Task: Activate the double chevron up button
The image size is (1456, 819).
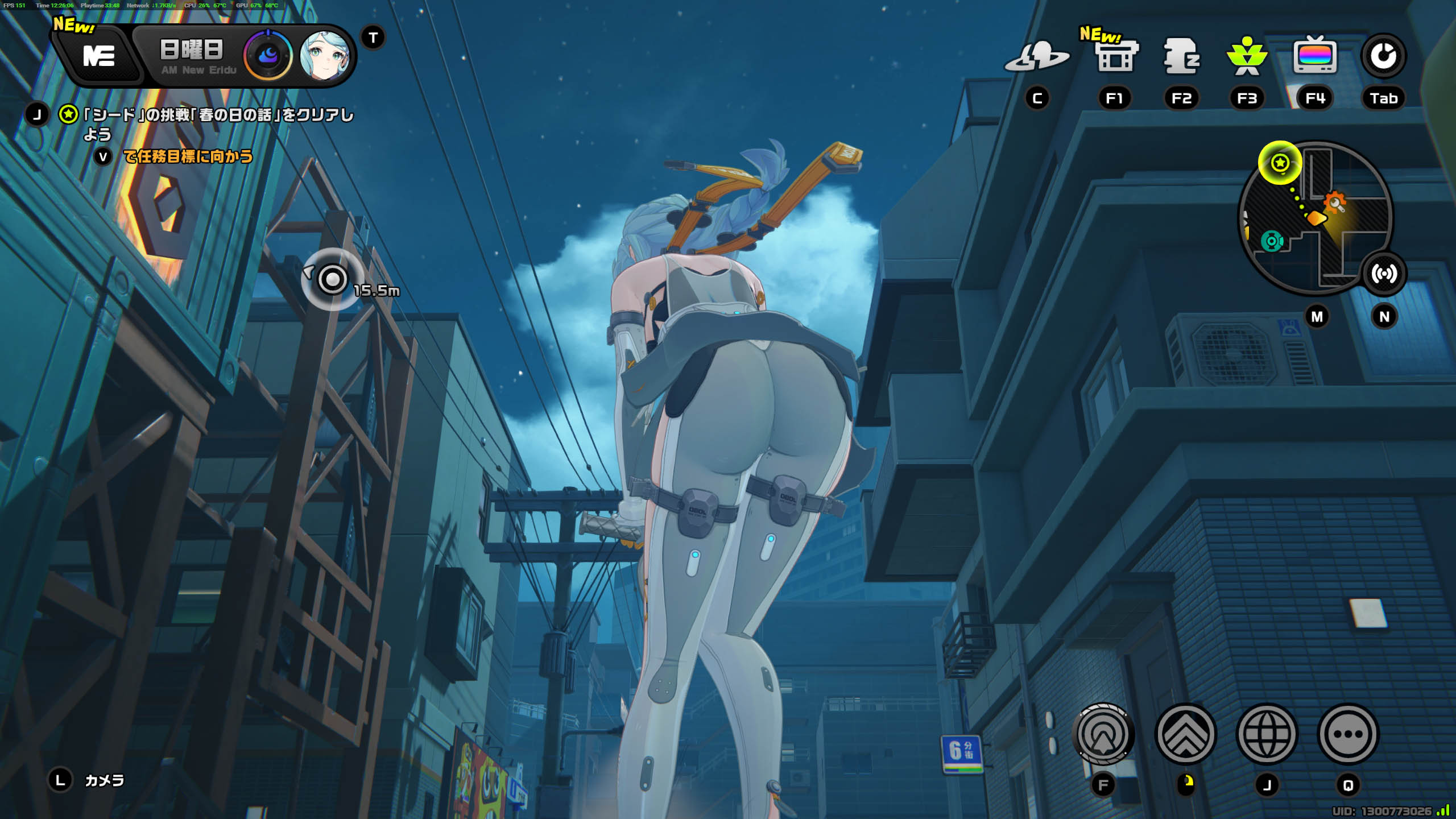Action: click(1186, 734)
